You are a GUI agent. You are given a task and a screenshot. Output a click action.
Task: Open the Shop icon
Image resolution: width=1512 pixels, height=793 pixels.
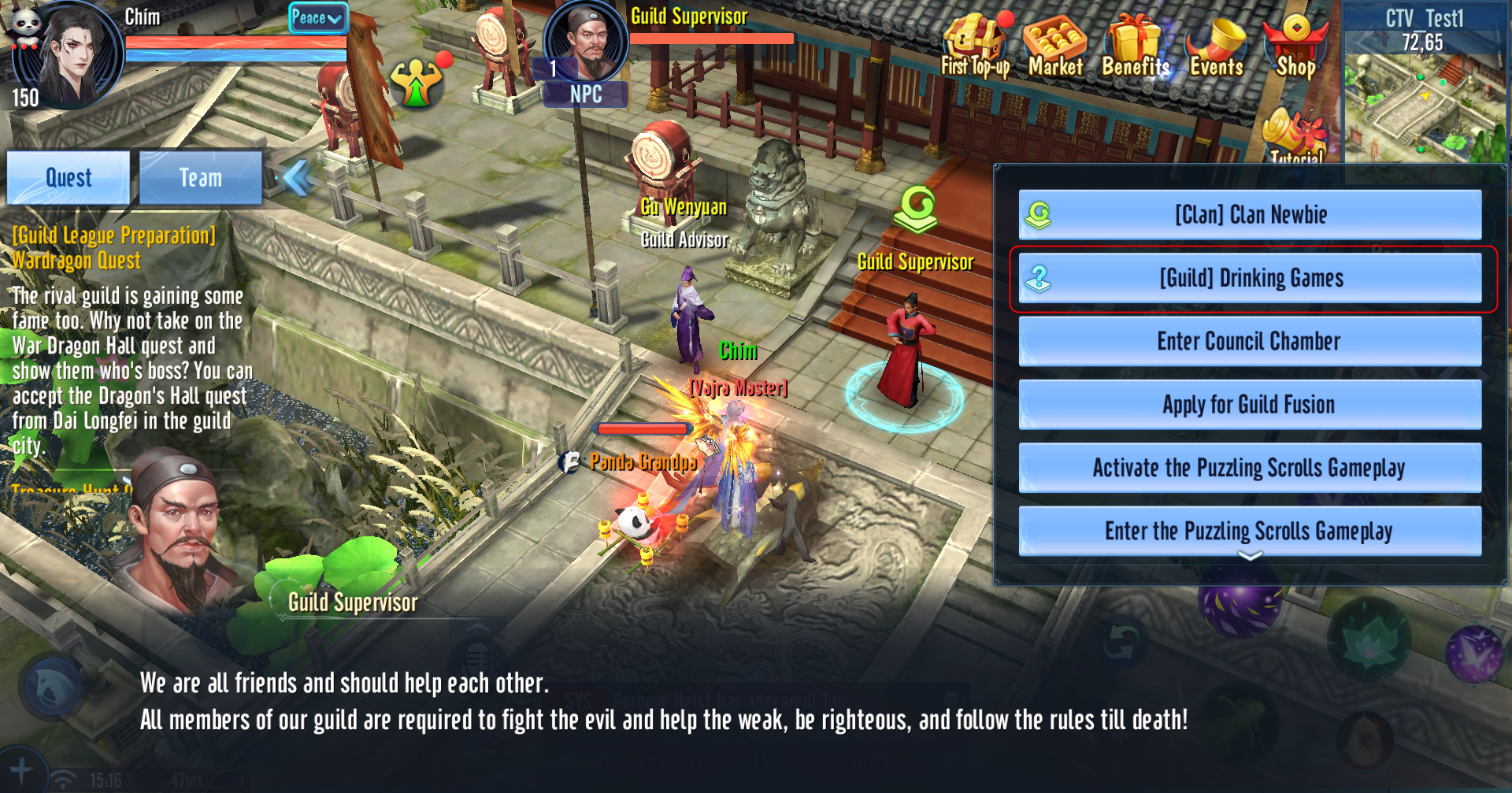pos(1295,47)
